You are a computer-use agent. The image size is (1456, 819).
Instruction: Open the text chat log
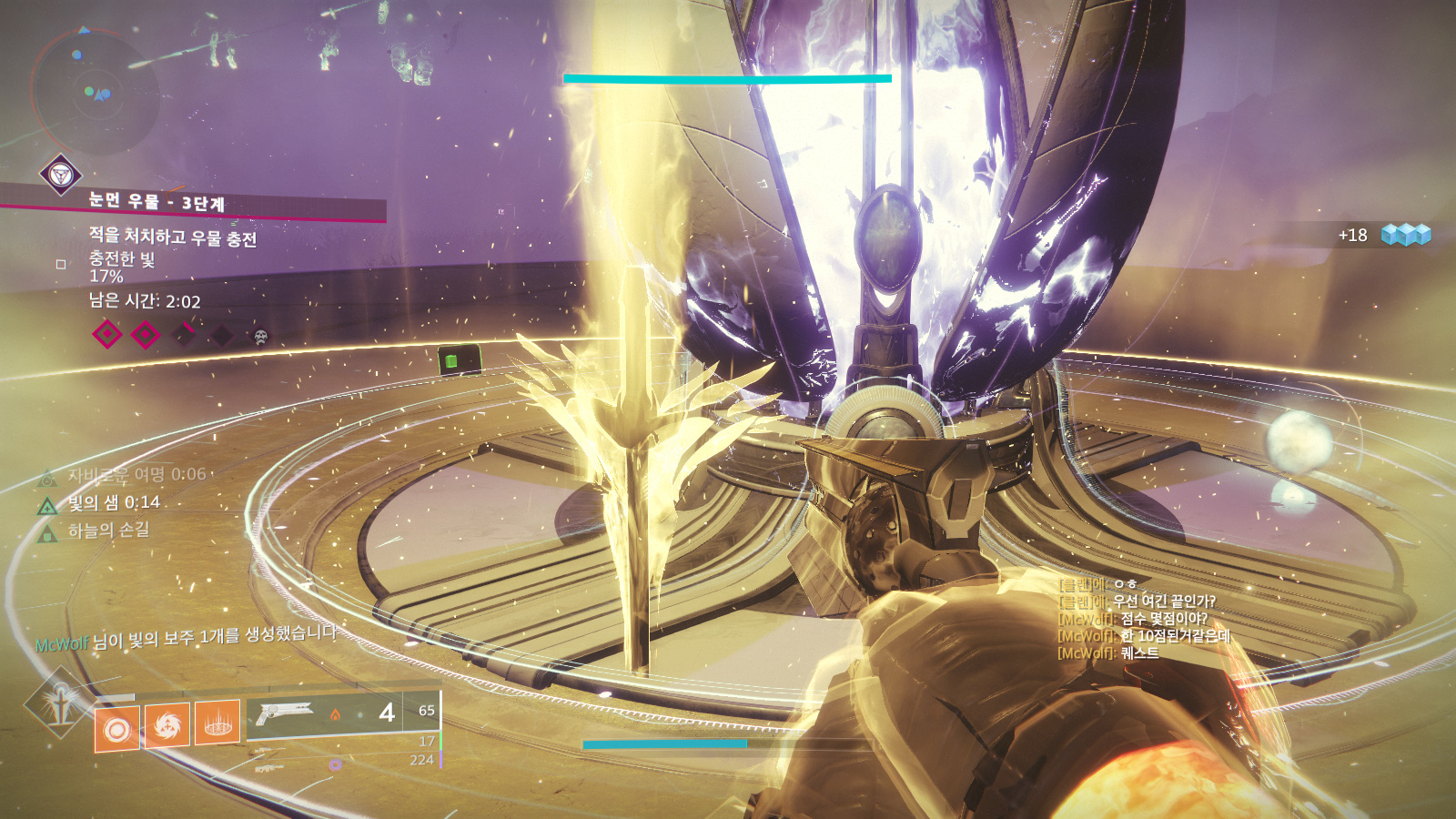tap(1144, 619)
